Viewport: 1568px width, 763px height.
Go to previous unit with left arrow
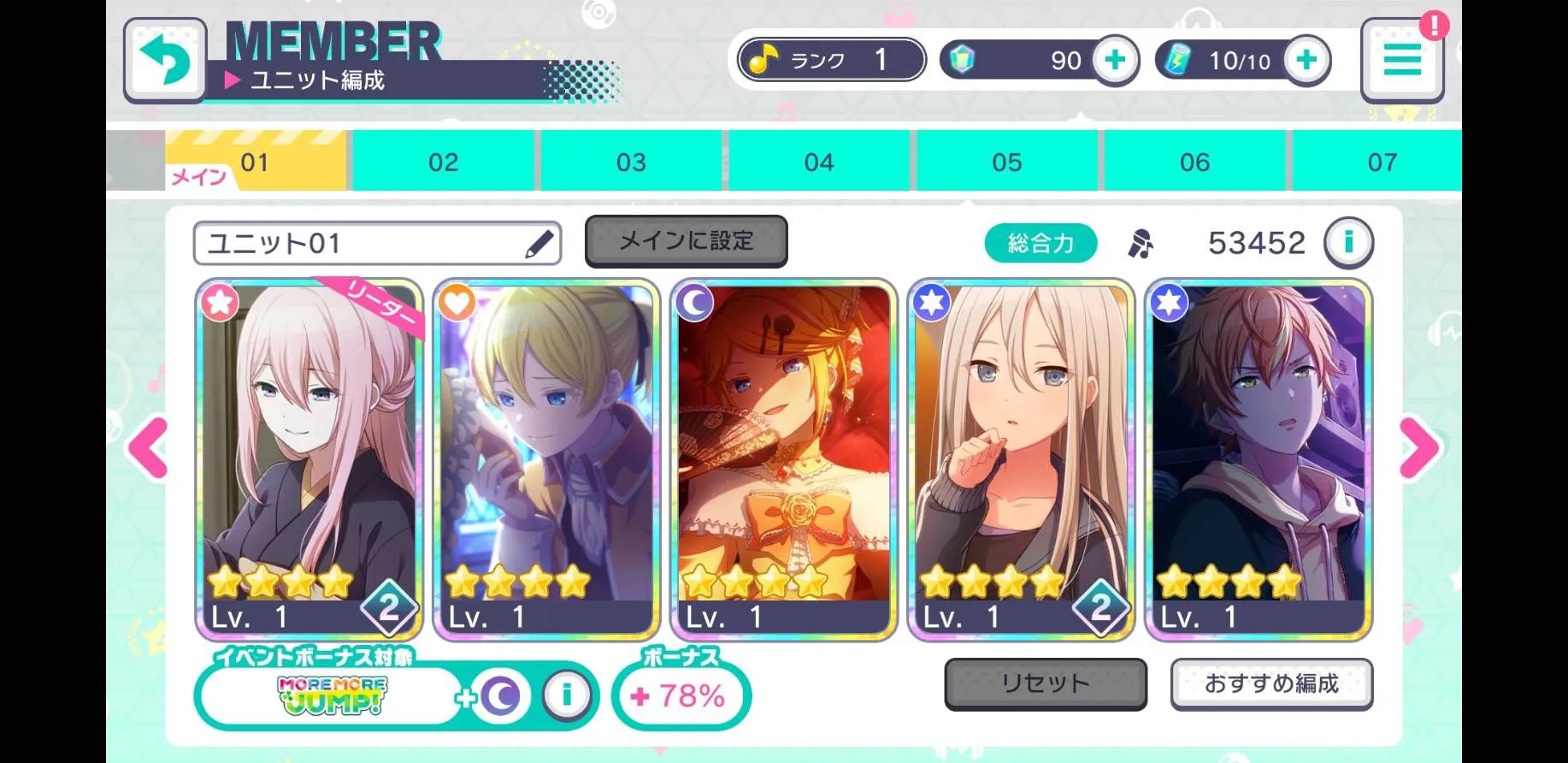(x=148, y=447)
